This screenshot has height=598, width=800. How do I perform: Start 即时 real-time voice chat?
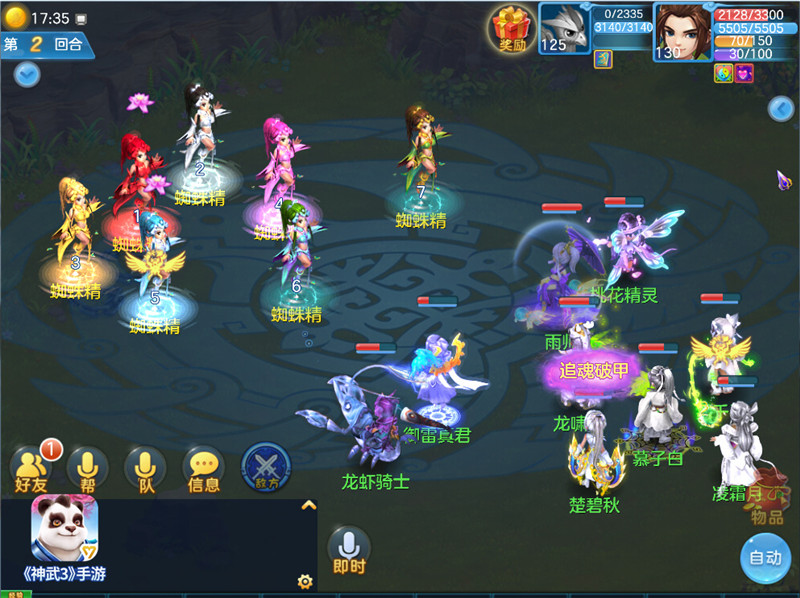click(x=349, y=549)
